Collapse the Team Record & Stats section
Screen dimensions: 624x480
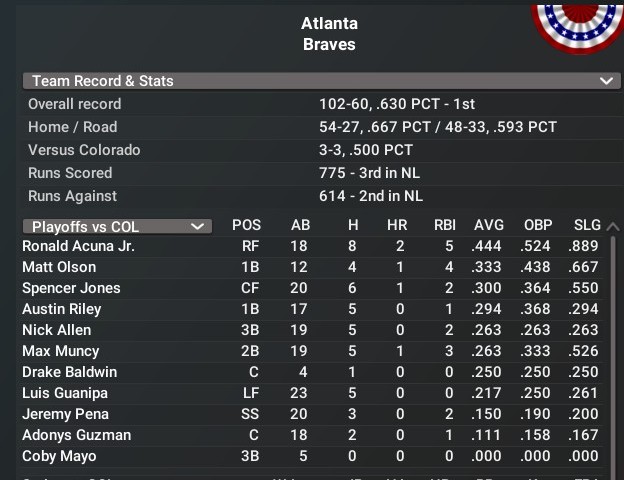pos(605,81)
